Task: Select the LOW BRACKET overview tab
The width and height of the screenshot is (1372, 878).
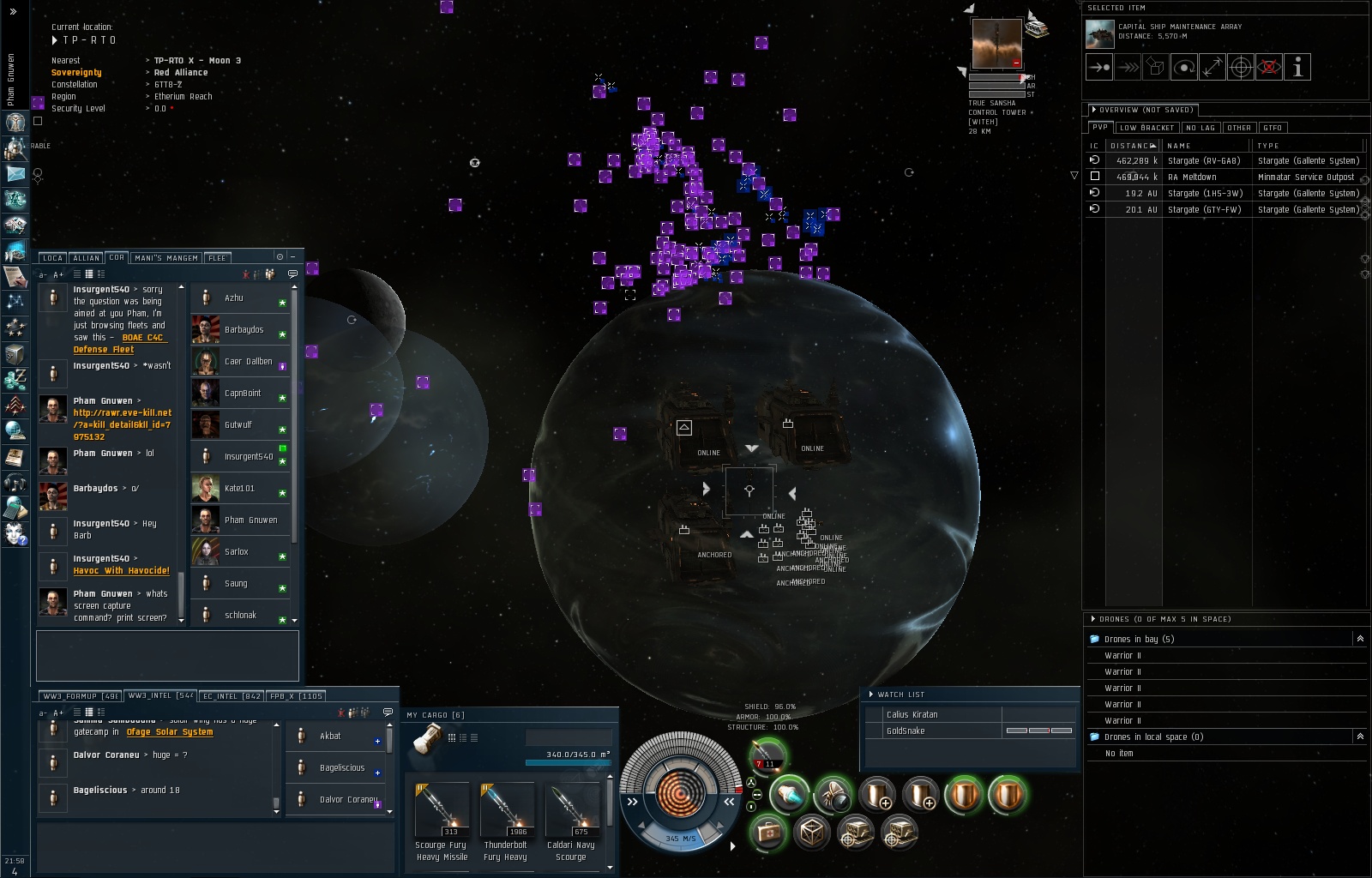Action: [x=1146, y=128]
